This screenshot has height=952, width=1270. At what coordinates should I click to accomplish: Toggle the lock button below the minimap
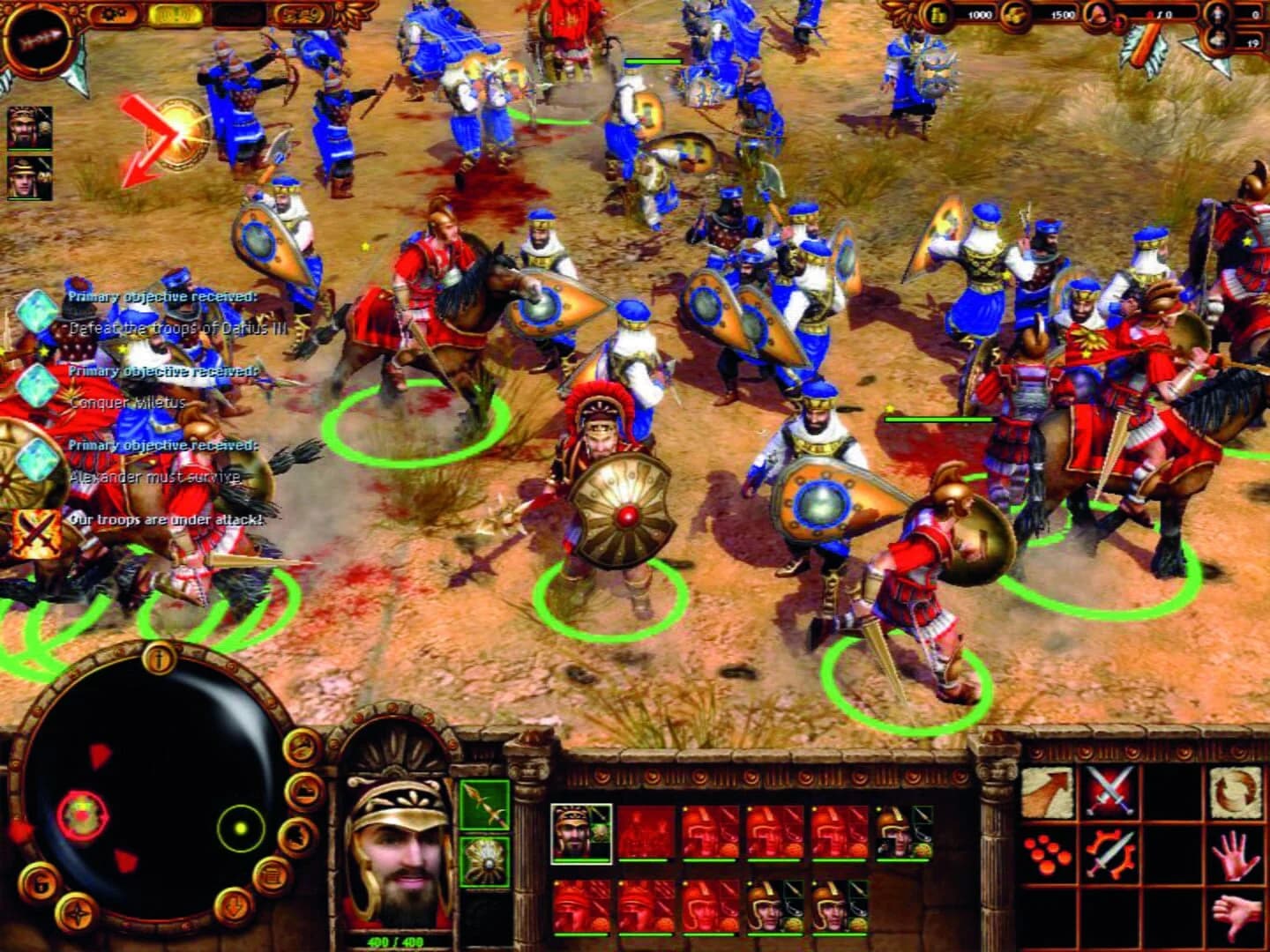39,881
